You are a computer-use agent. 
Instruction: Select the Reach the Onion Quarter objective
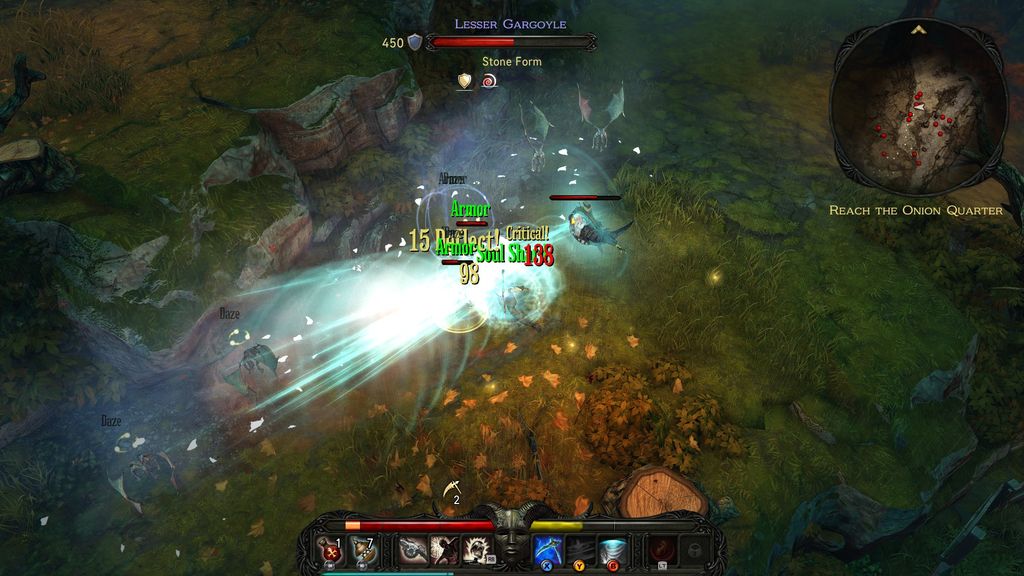point(915,211)
